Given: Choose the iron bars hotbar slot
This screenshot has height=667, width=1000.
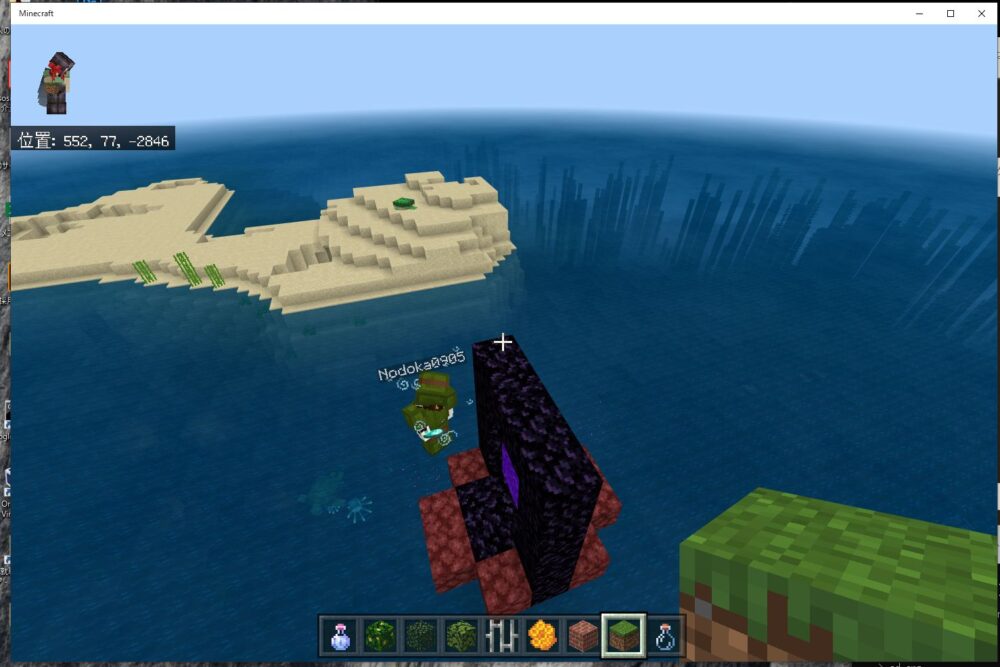Looking at the screenshot, I should point(501,635).
